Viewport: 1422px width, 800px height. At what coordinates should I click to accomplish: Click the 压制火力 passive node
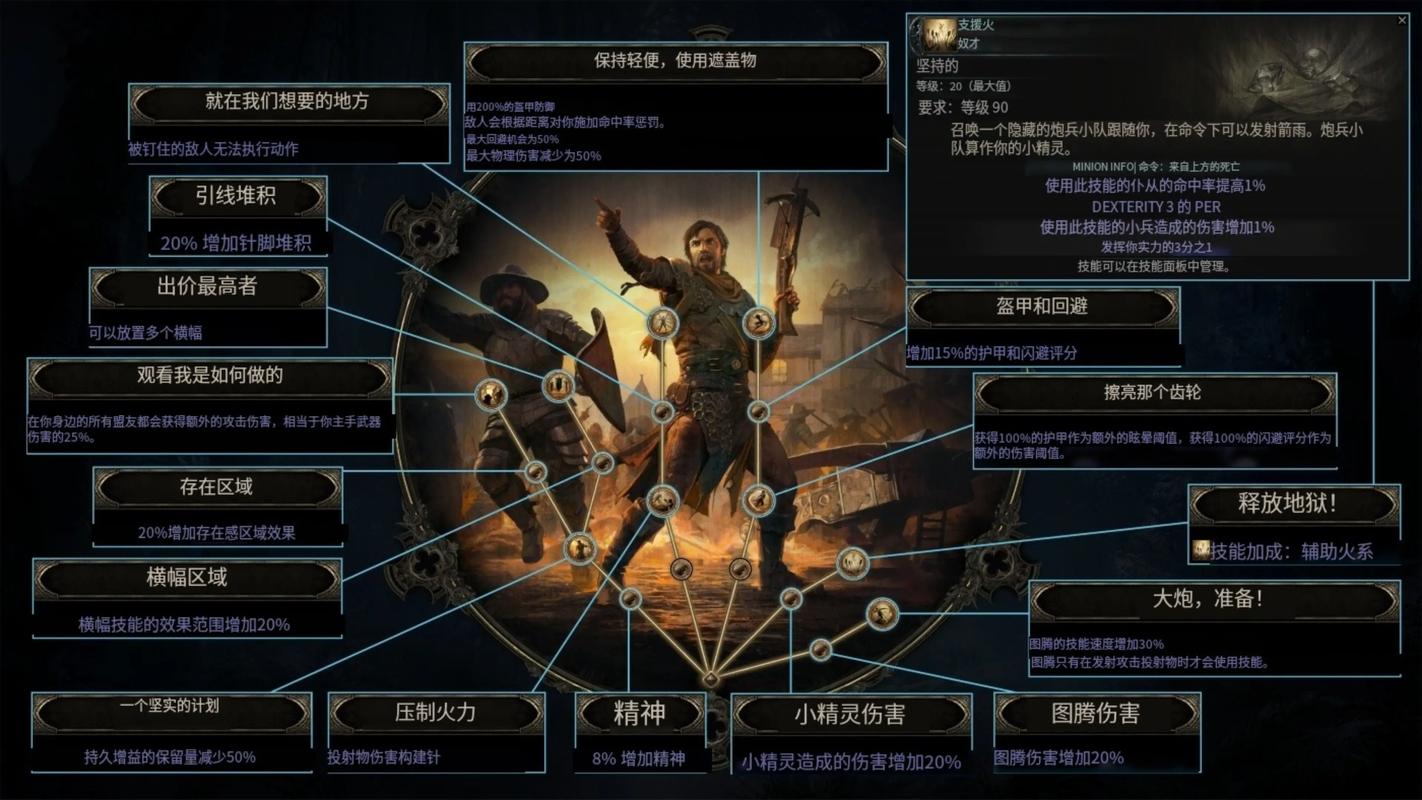(579, 548)
